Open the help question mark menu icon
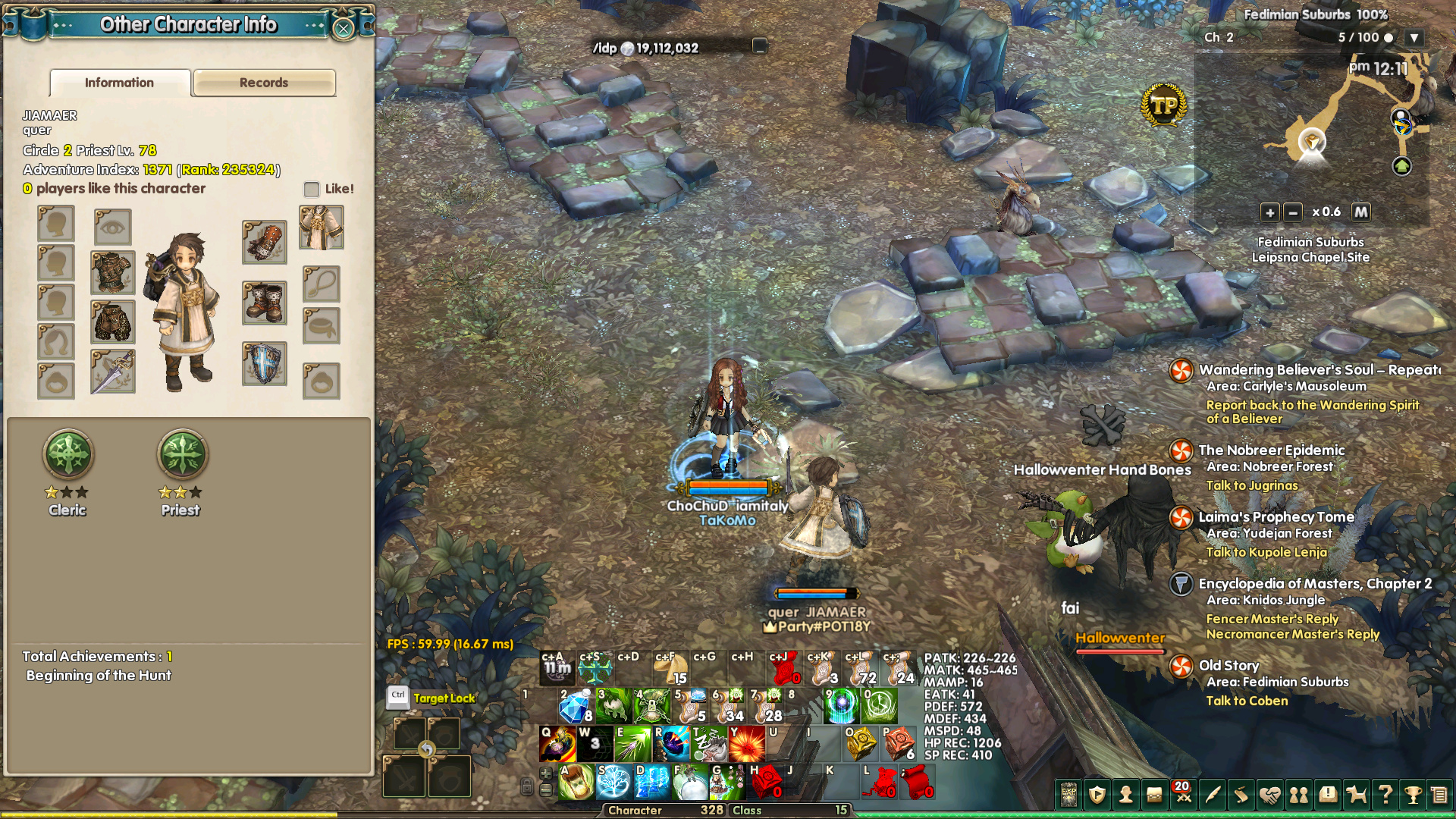The height and width of the screenshot is (819, 1456). (x=1385, y=794)
